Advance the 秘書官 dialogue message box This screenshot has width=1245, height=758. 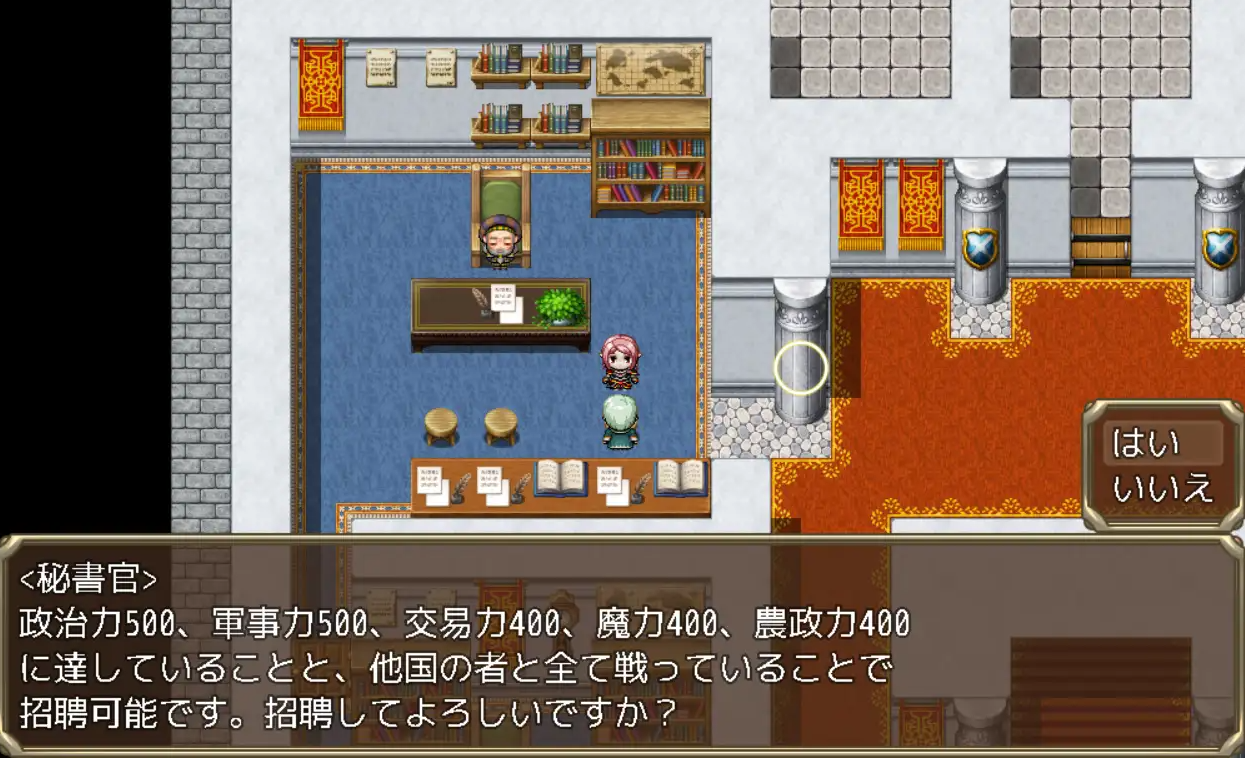pyautogui.click(x=620, y=646)
